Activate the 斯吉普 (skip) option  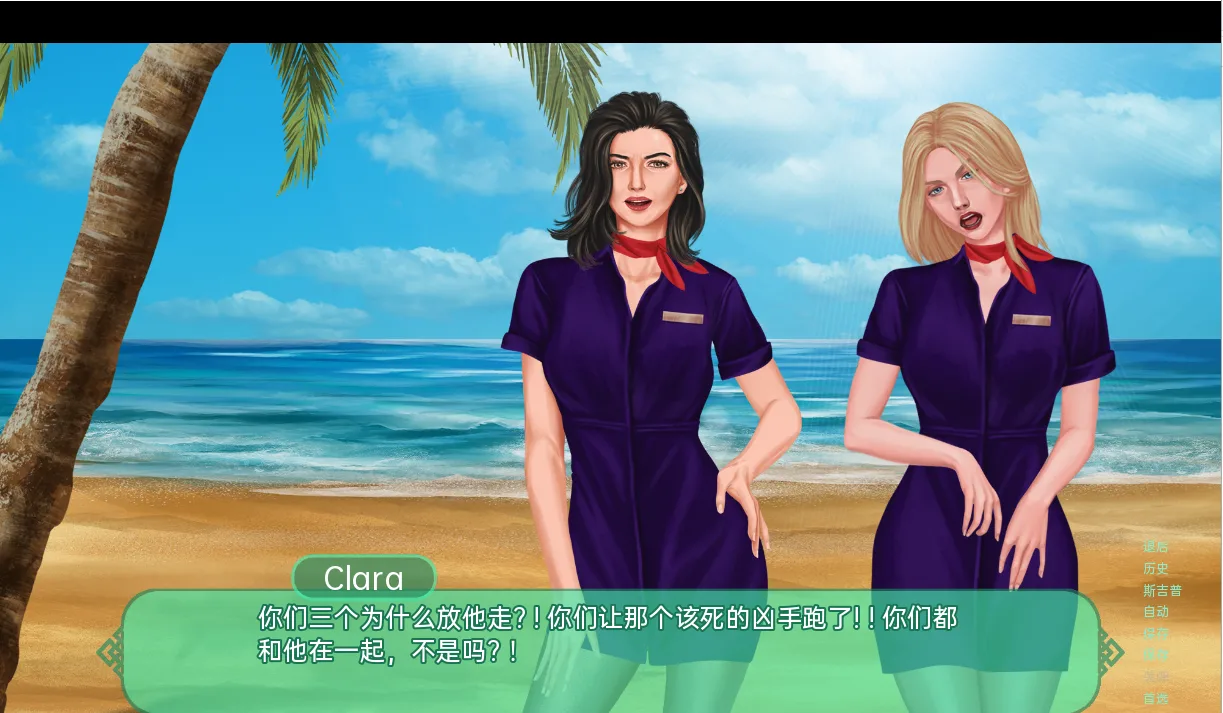point(1162,590)
